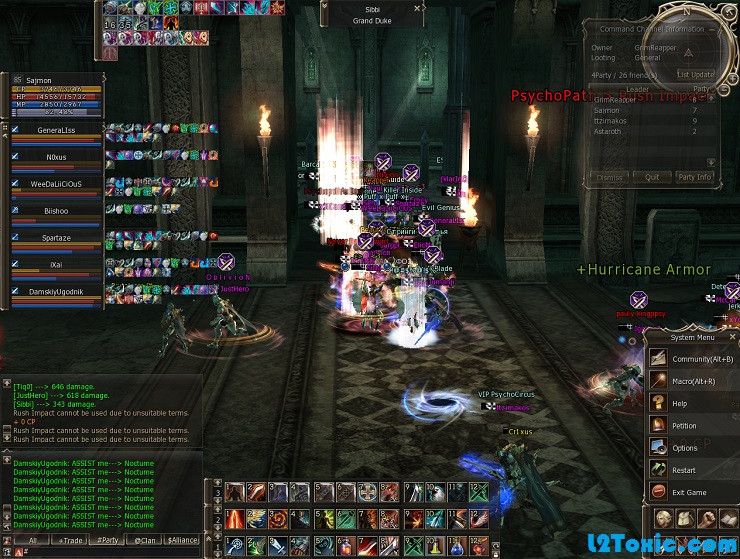The width and height of the screenshot is (740, 559).
Task: Open the inventory bag icon
Action: click(x=686, y=520)
